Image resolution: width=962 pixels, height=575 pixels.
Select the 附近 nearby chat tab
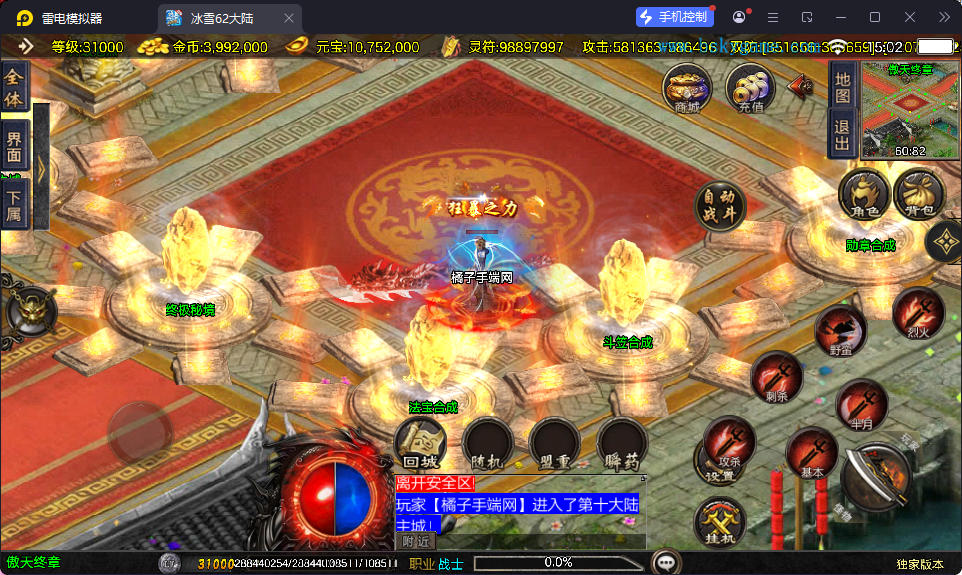(416, 541)
